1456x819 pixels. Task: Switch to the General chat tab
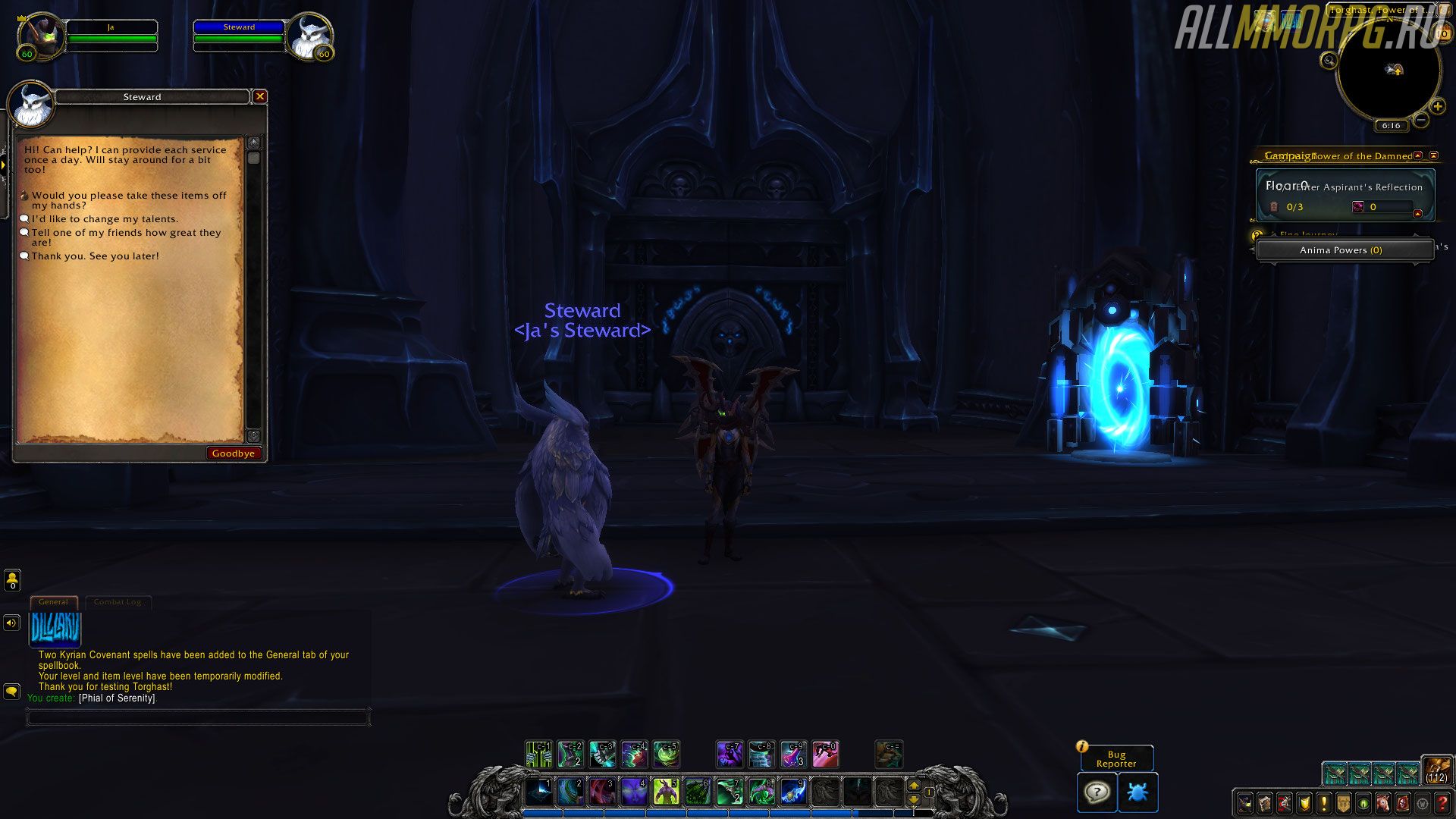(53, 602)
